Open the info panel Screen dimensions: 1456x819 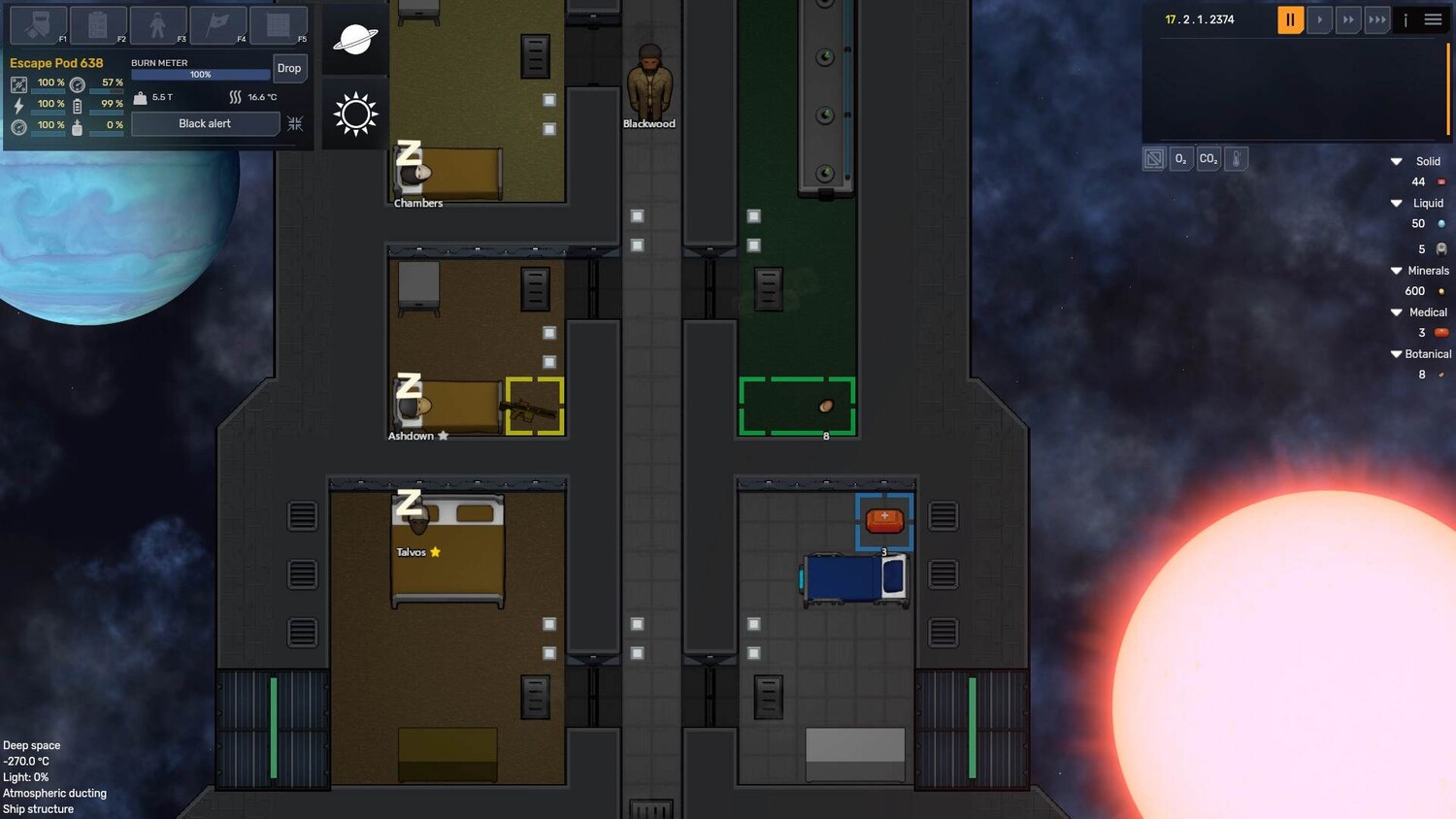coord(1406,19)
